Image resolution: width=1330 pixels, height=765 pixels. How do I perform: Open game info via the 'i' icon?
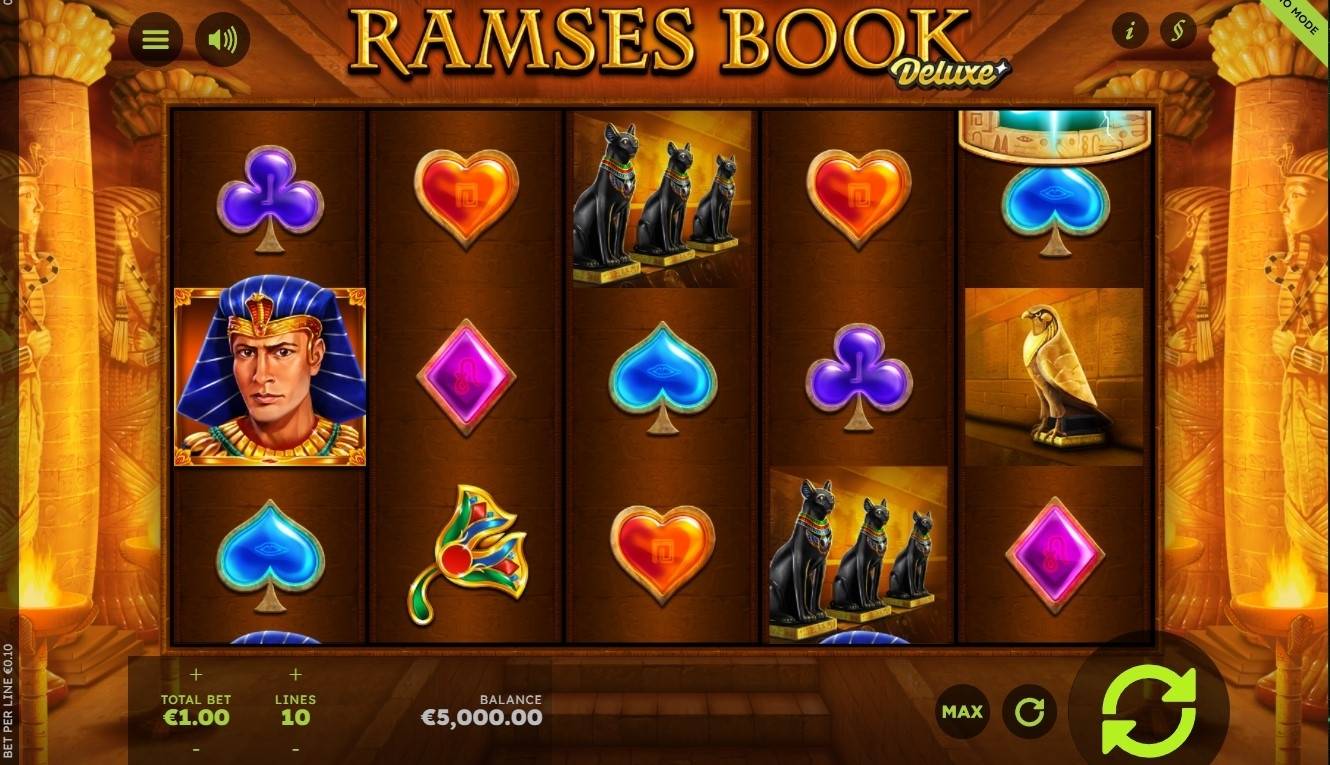[1131, 31]
